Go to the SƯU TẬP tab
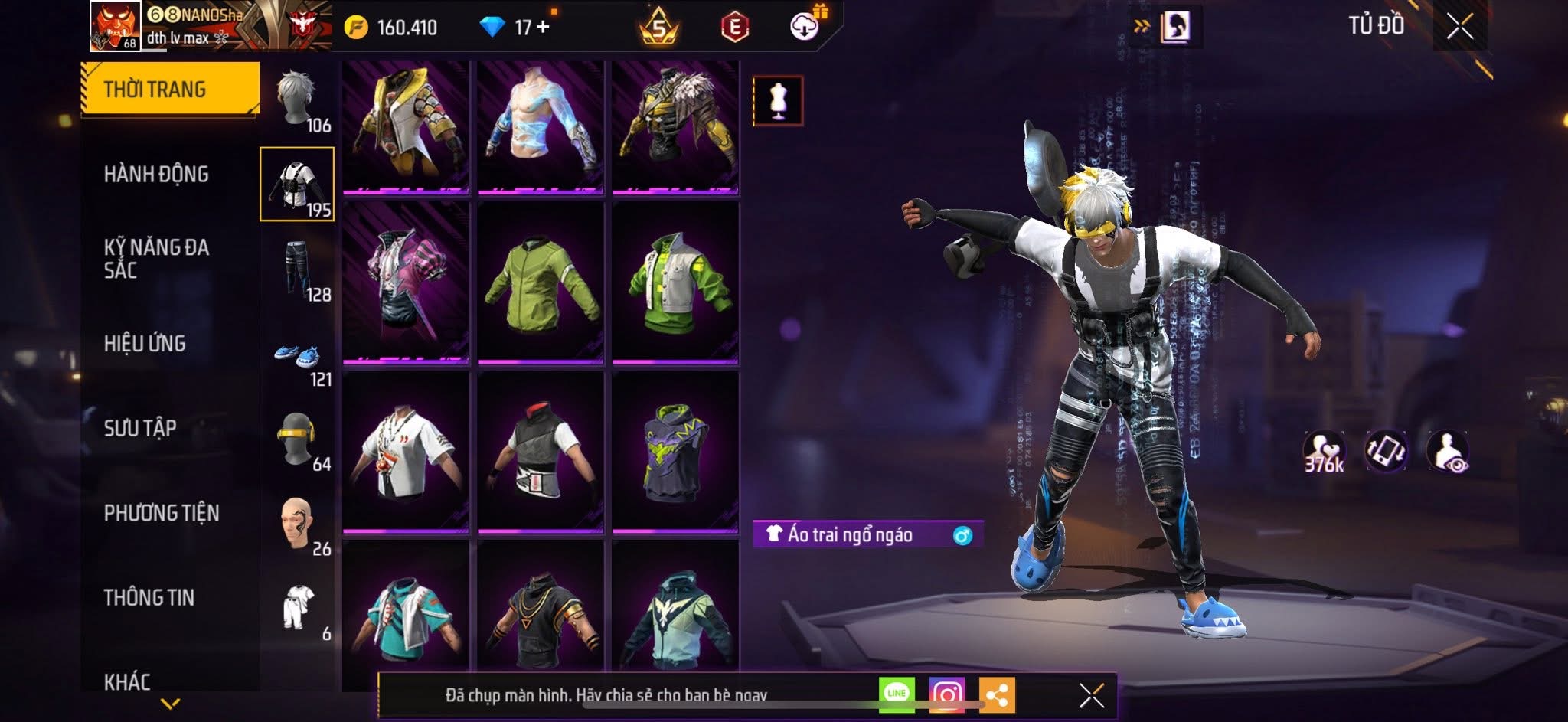 140,428
